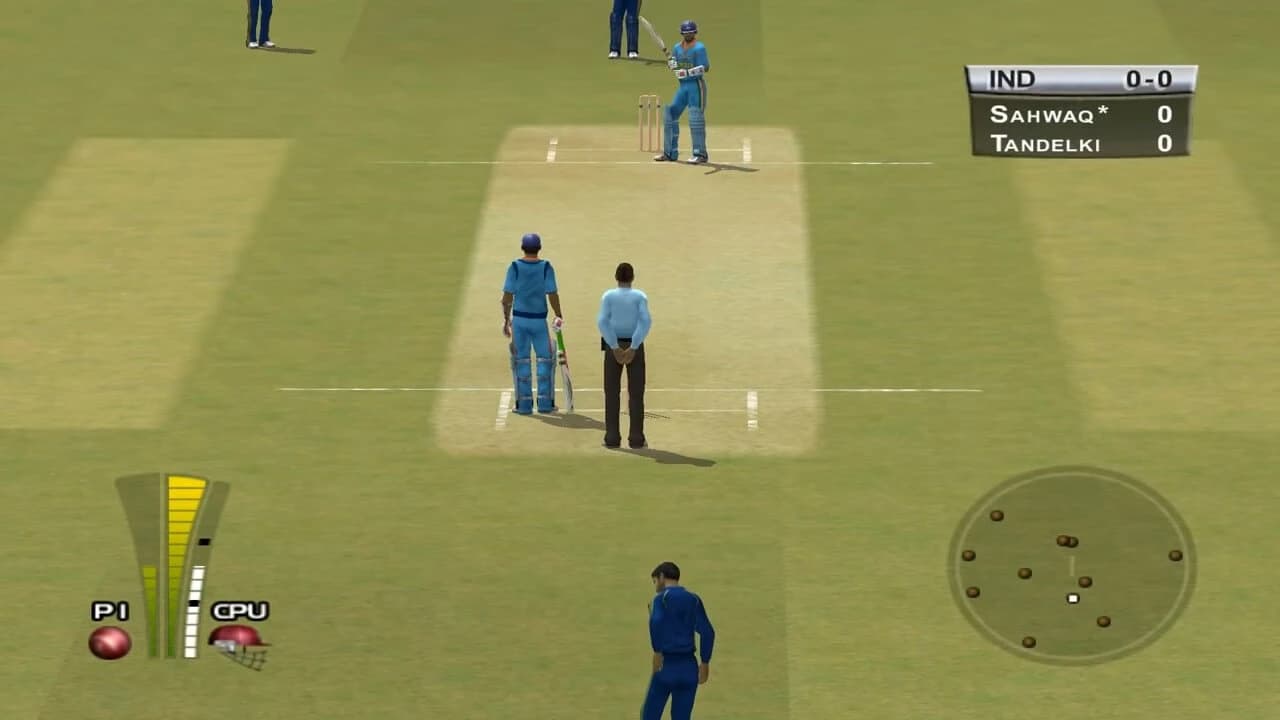Viewport: 1280px width, 720px height.
Task: Toggle the black marker on CPU meter
Action: tap(204, 541)
